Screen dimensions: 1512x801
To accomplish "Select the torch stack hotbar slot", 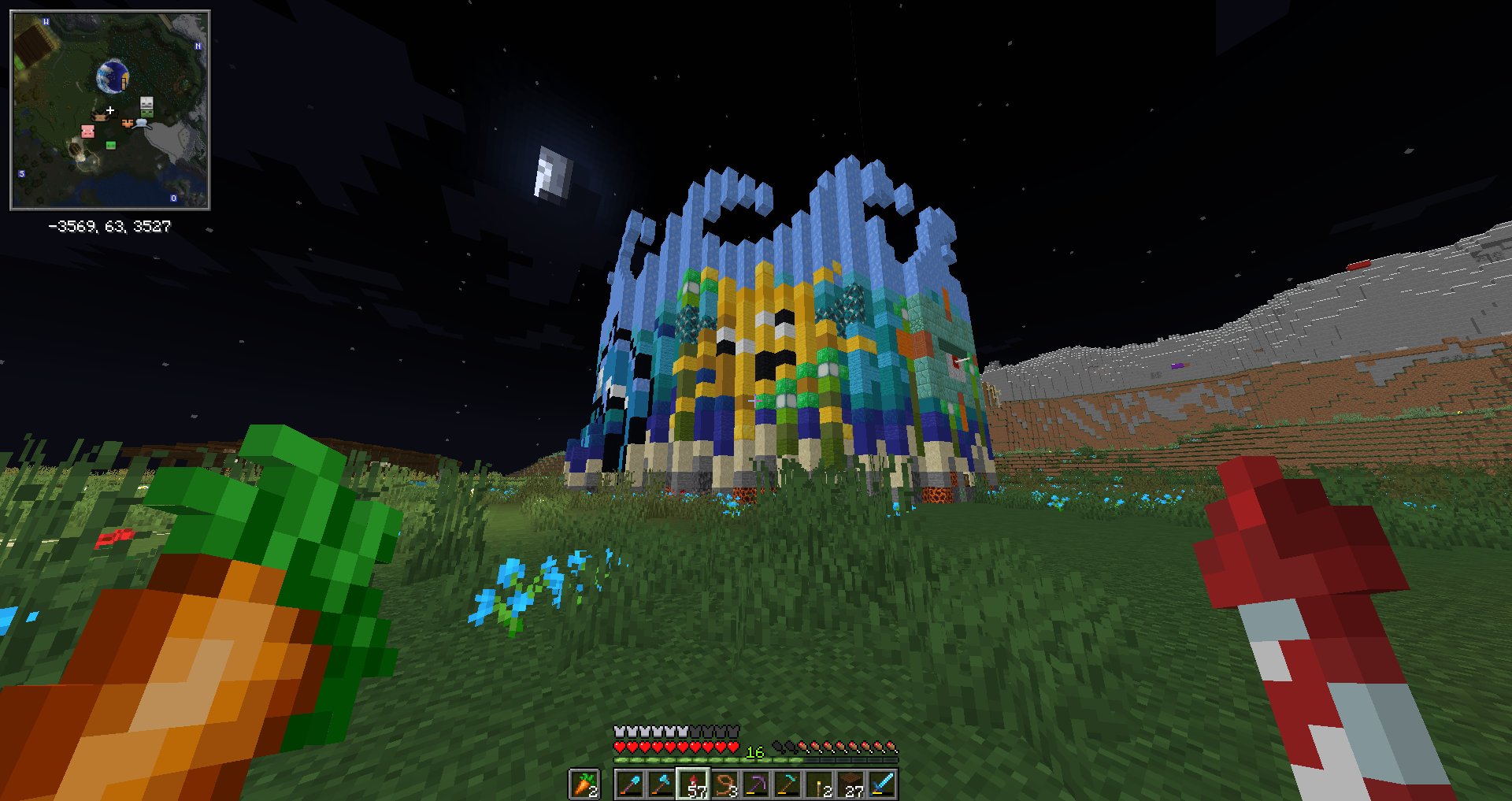I will click(819, 784).
